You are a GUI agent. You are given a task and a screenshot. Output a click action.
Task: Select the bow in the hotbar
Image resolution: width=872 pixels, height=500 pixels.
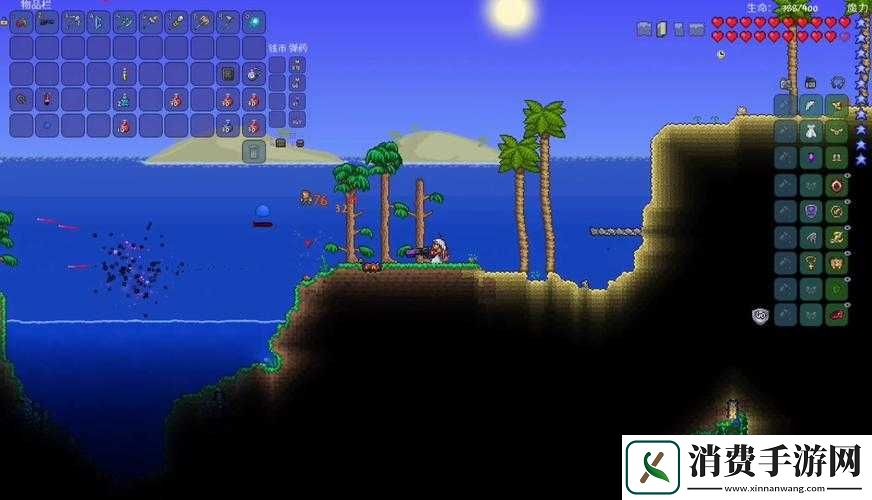[99, 22]
